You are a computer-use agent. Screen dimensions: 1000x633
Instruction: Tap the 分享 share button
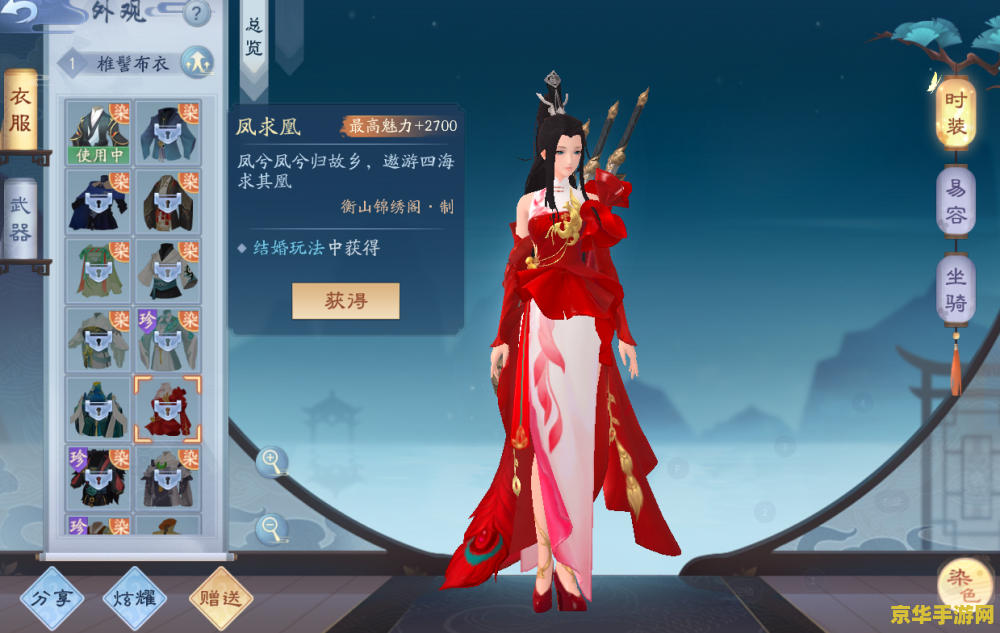(52, 599)
